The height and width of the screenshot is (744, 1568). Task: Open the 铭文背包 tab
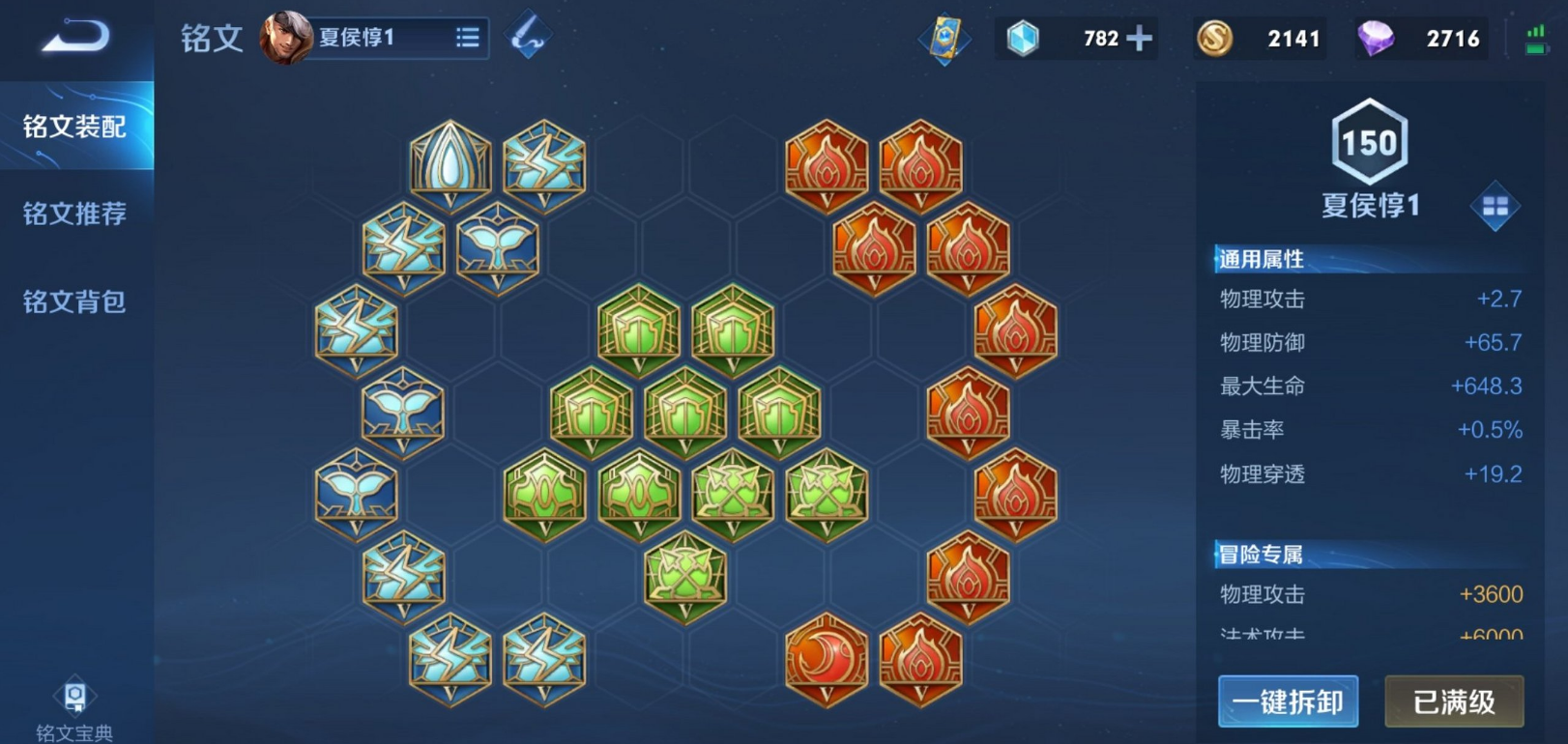75,301
